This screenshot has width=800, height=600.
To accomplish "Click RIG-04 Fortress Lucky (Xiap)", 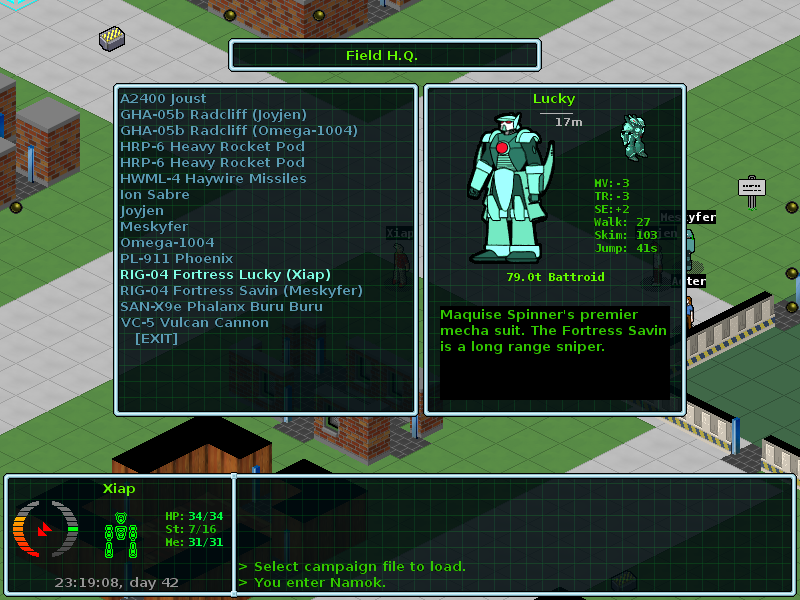I will tap(225, 275).
